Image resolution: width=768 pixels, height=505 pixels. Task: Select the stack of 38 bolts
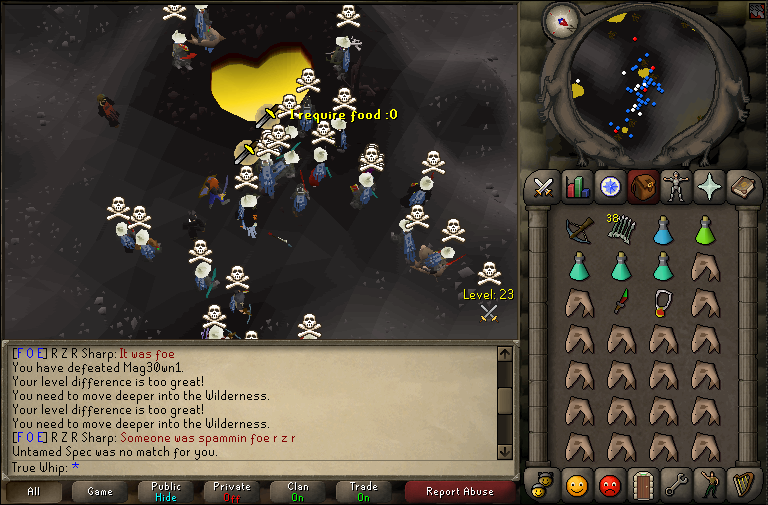(620, 230)
